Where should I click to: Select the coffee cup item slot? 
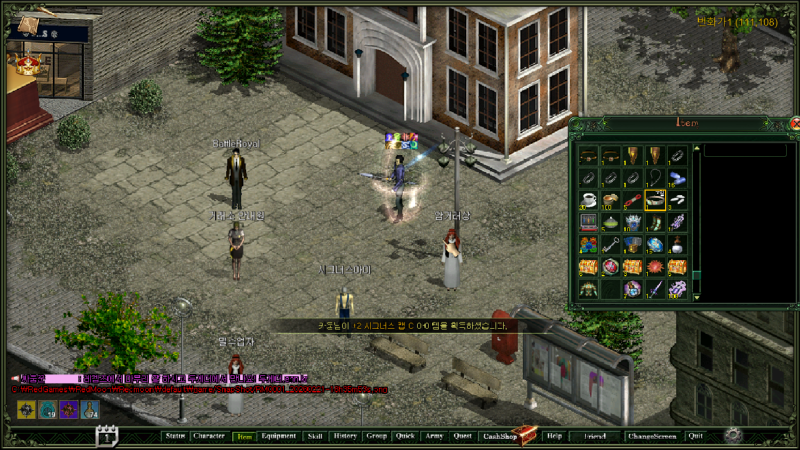(588, 200)
